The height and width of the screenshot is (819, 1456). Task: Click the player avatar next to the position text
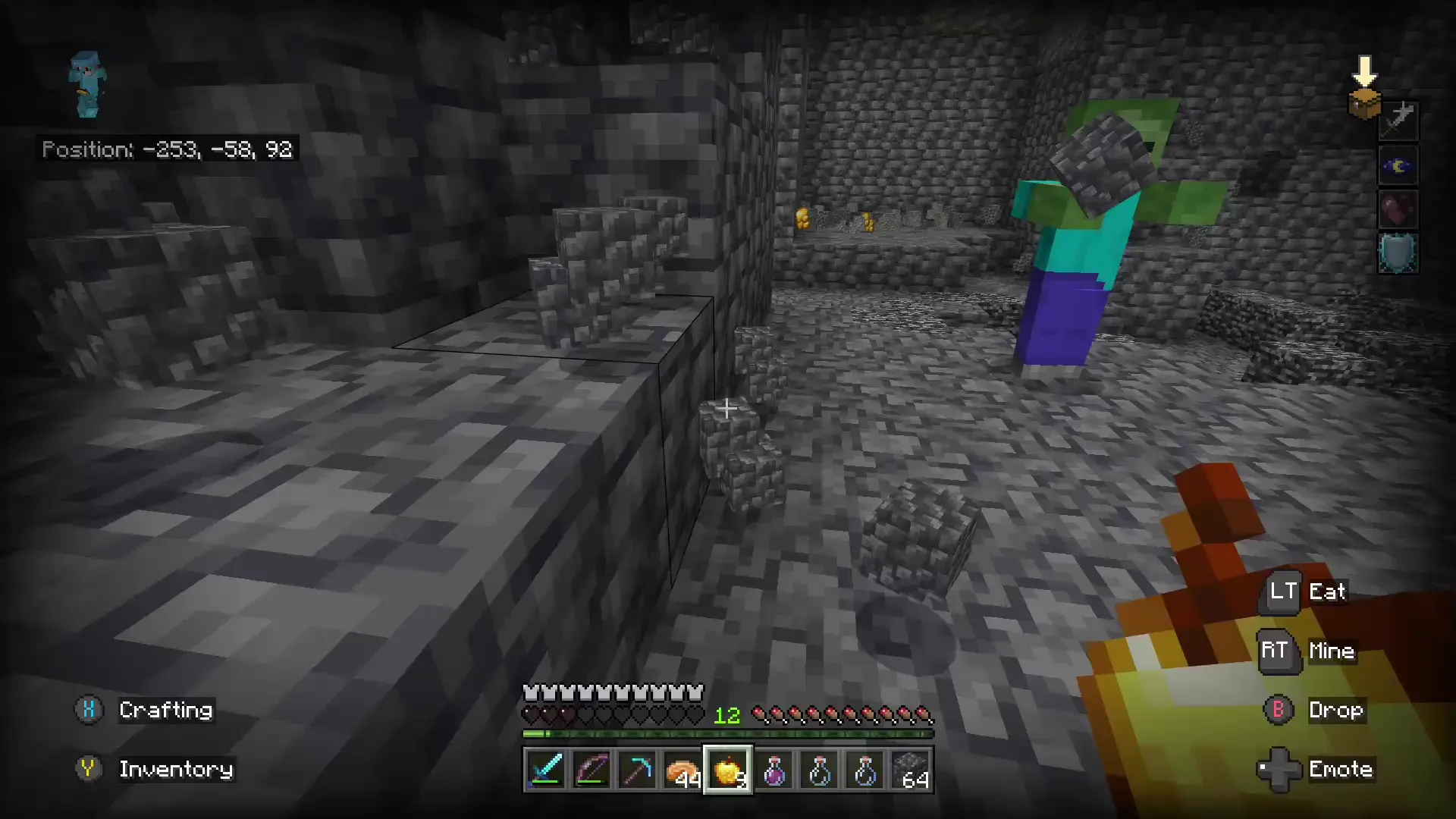click(87, 83)
